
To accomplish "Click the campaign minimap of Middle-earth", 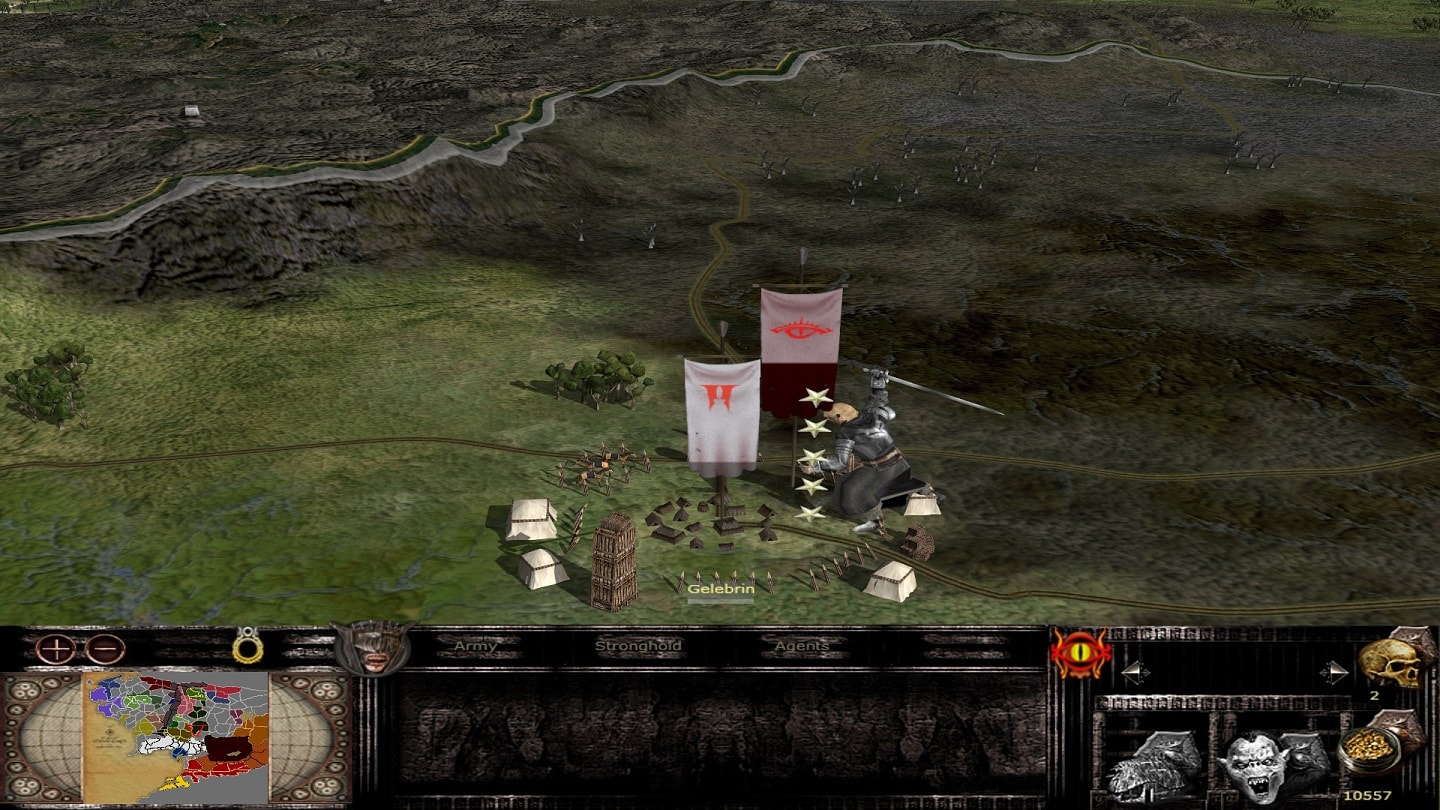I will (x=176, y=738).
